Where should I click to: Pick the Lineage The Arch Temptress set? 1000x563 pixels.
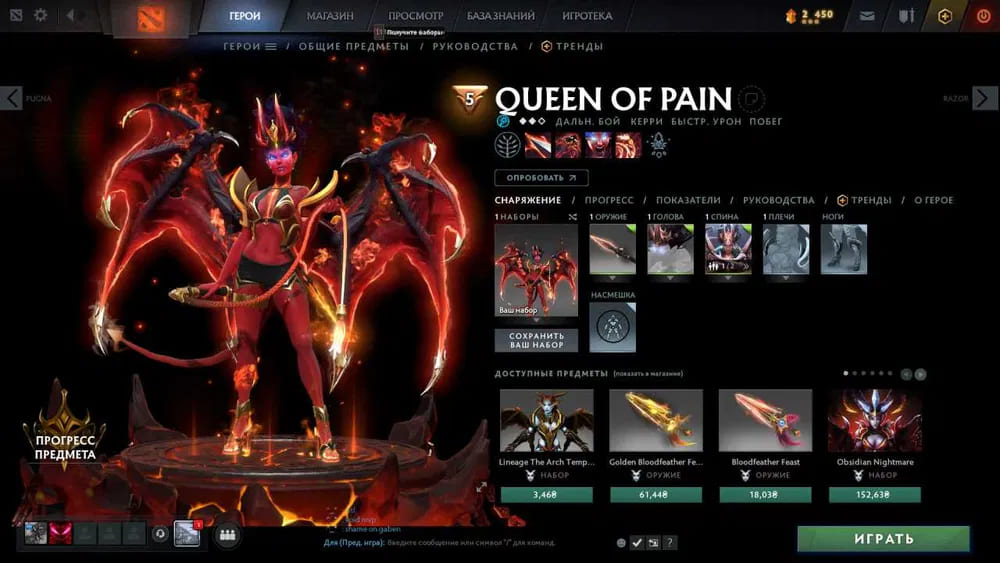546,420
